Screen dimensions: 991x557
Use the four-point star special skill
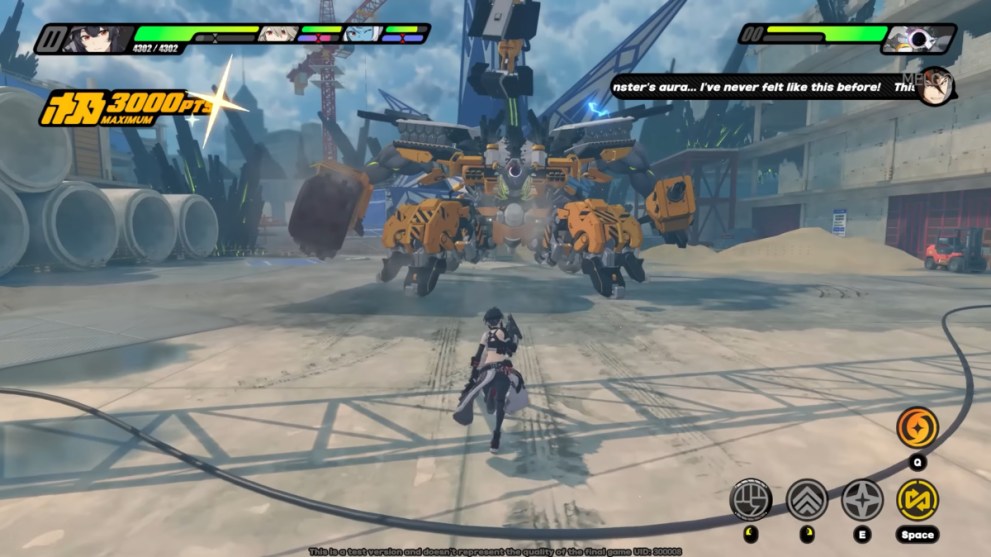(862, 498)
